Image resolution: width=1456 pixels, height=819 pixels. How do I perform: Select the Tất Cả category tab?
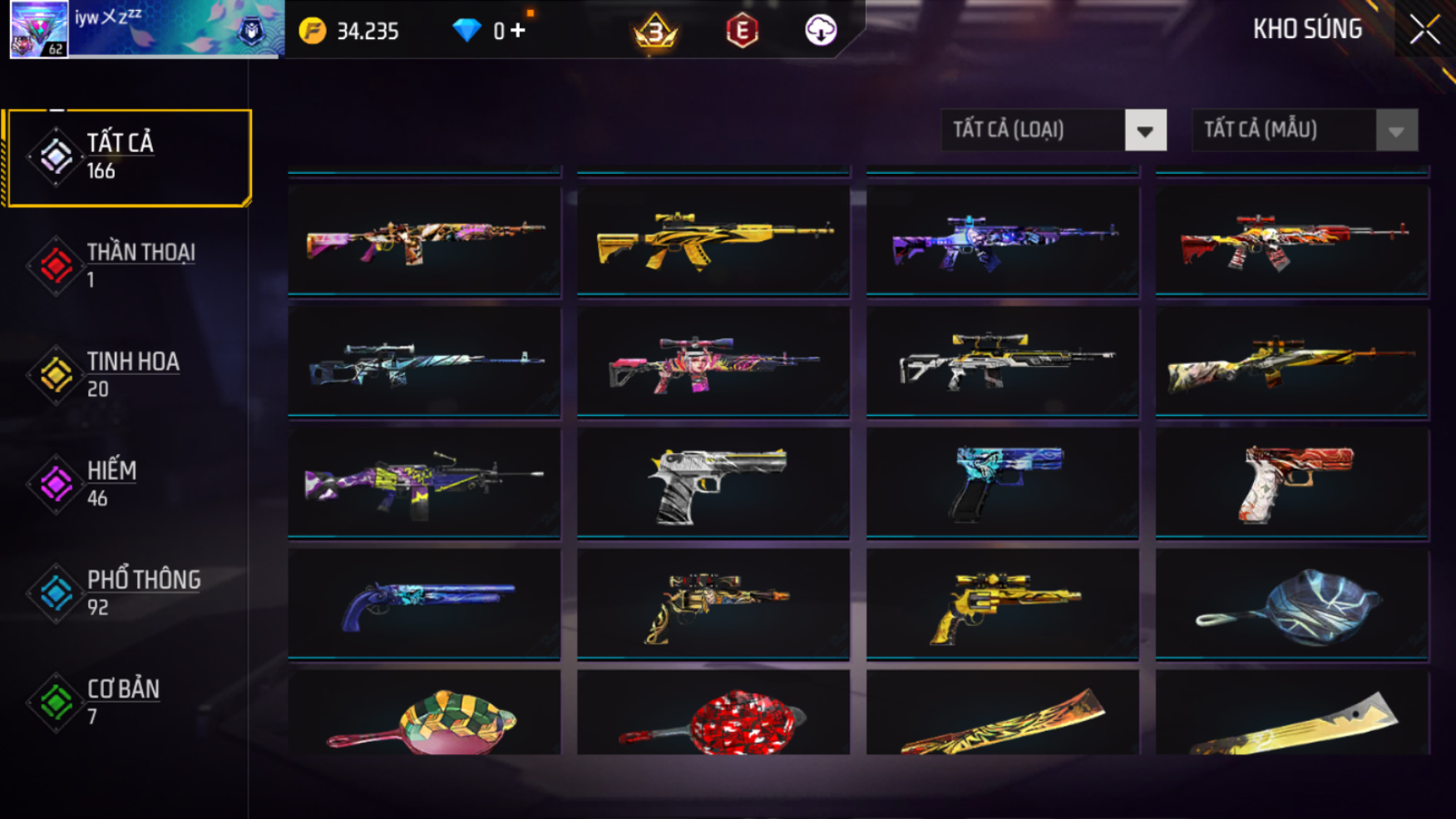point(128,157)
